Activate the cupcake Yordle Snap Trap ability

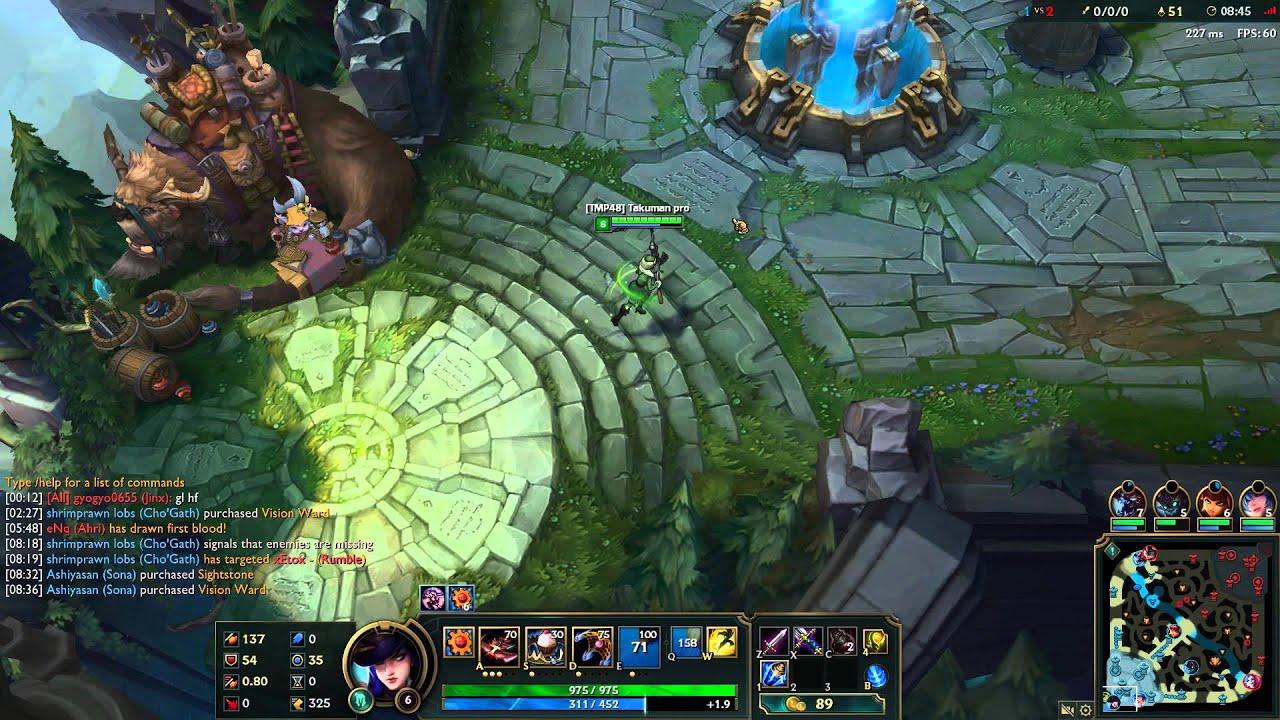(x=544, y=646)
